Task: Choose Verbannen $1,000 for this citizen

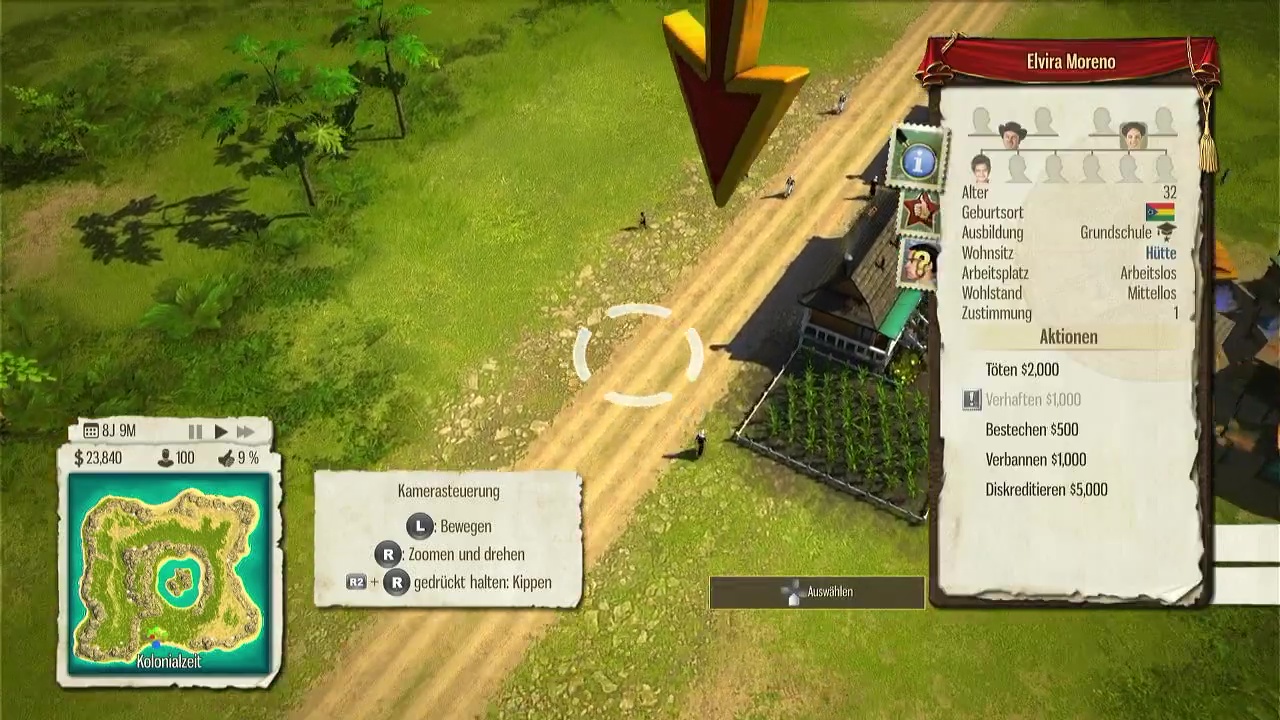Action: pyautogui.click(x=1035, y=460)
